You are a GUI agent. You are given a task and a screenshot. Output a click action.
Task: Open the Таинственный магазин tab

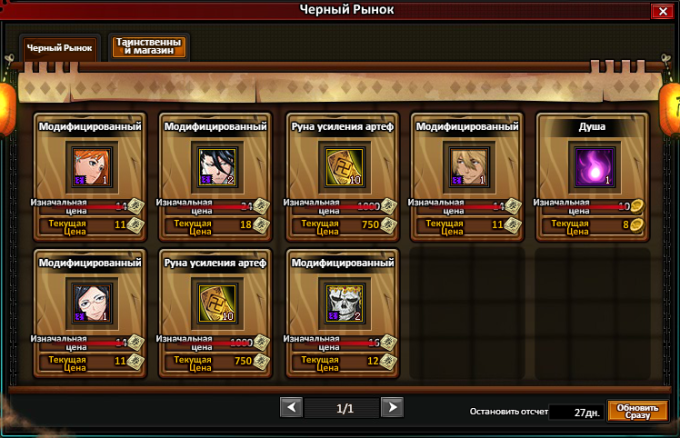pyautogui.click(x=149, y=46)
